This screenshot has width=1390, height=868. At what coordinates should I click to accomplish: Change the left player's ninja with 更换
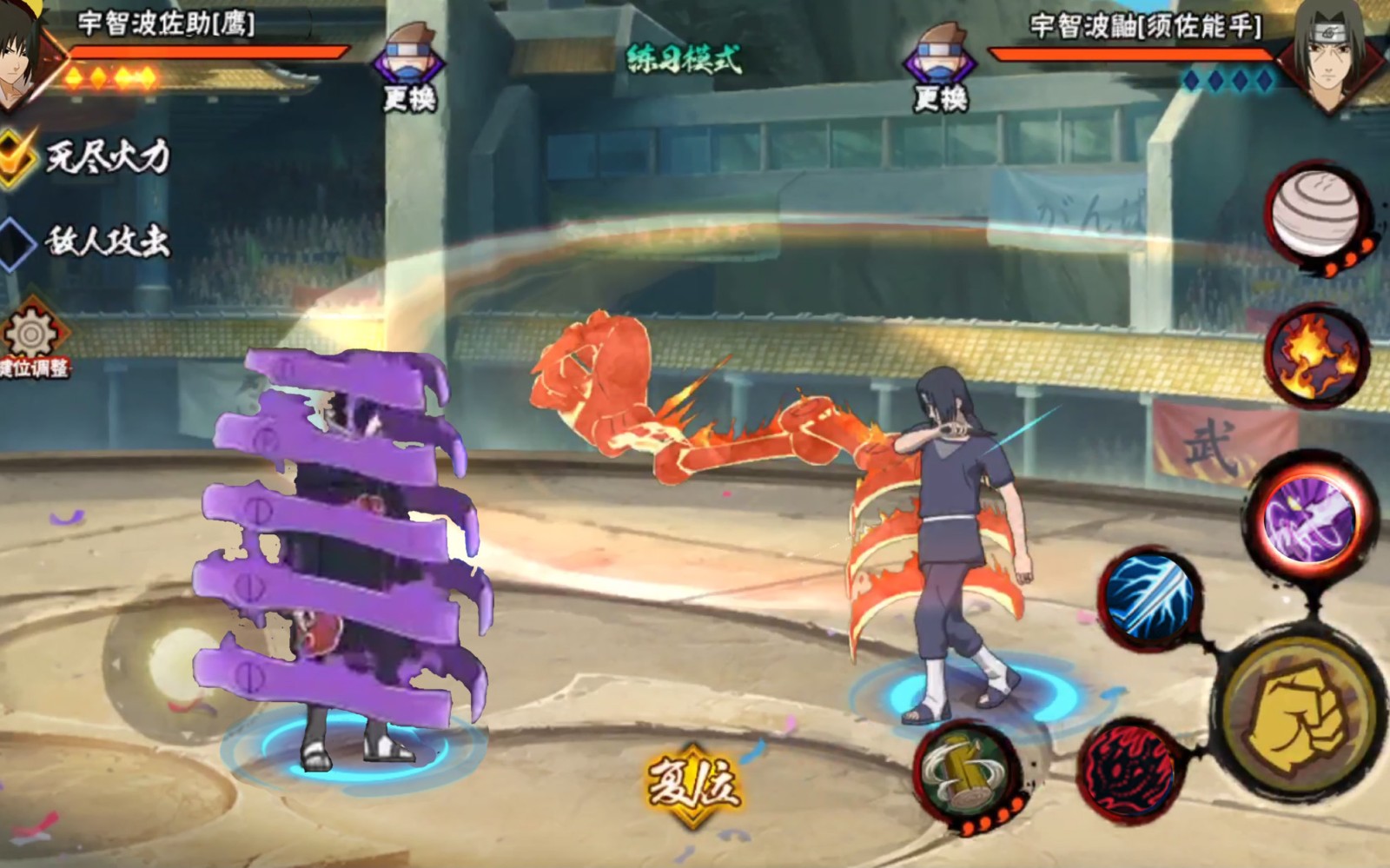tap(409, 70)
